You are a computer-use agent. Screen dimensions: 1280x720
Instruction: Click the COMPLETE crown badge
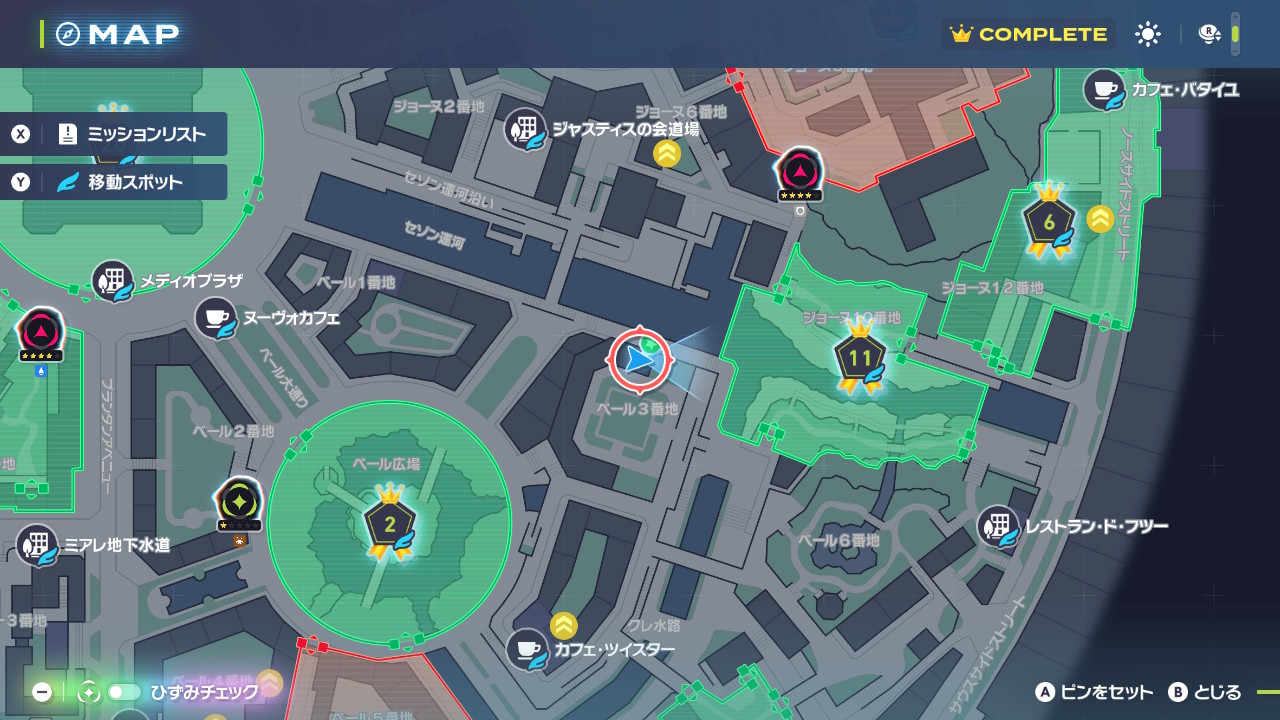[1030, 34]
